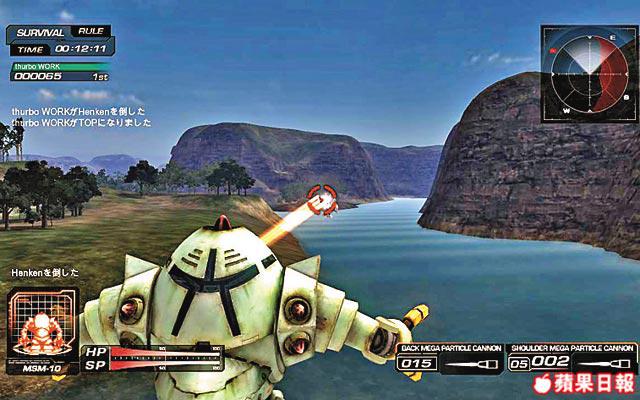The height and width of the screenshot is (400, 640).
Task: Click the MSM-10 mech status portrait
Action: tap(41, 326)
